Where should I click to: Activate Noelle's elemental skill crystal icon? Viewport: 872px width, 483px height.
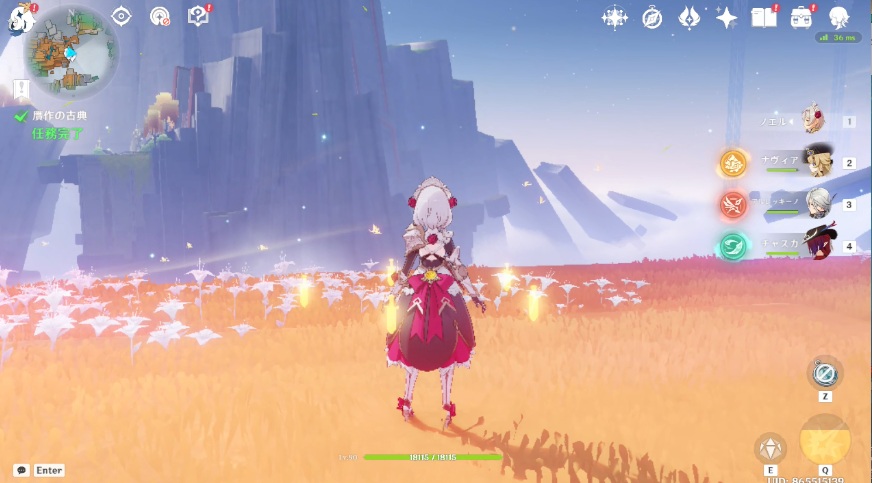(x=770, y=447)
